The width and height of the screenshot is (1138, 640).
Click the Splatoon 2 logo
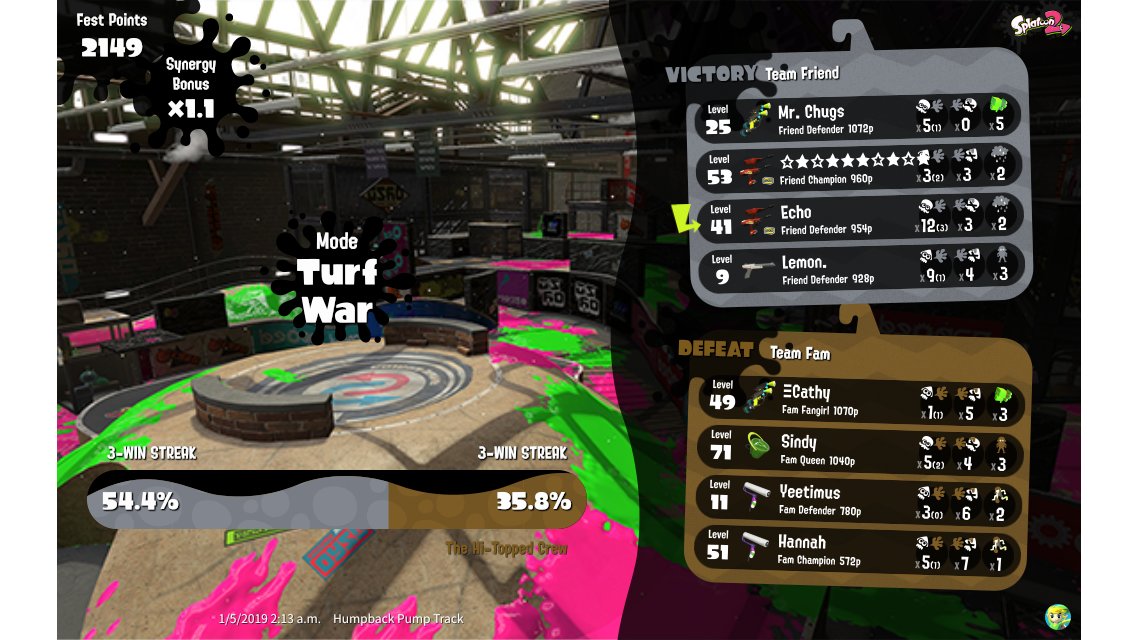point(1039,24)
